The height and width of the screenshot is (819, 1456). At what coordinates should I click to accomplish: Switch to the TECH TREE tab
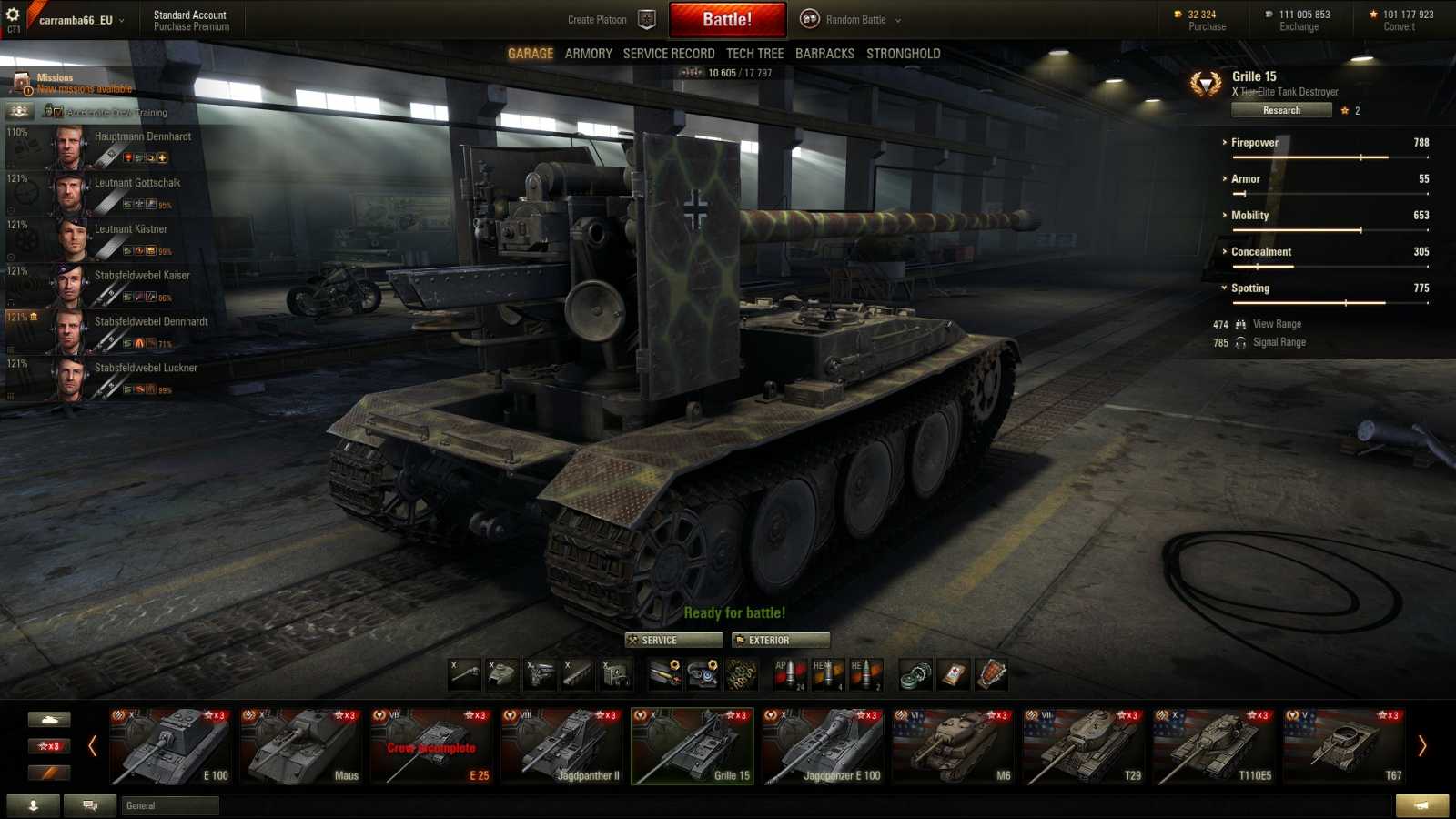click(x=754, y=53)
